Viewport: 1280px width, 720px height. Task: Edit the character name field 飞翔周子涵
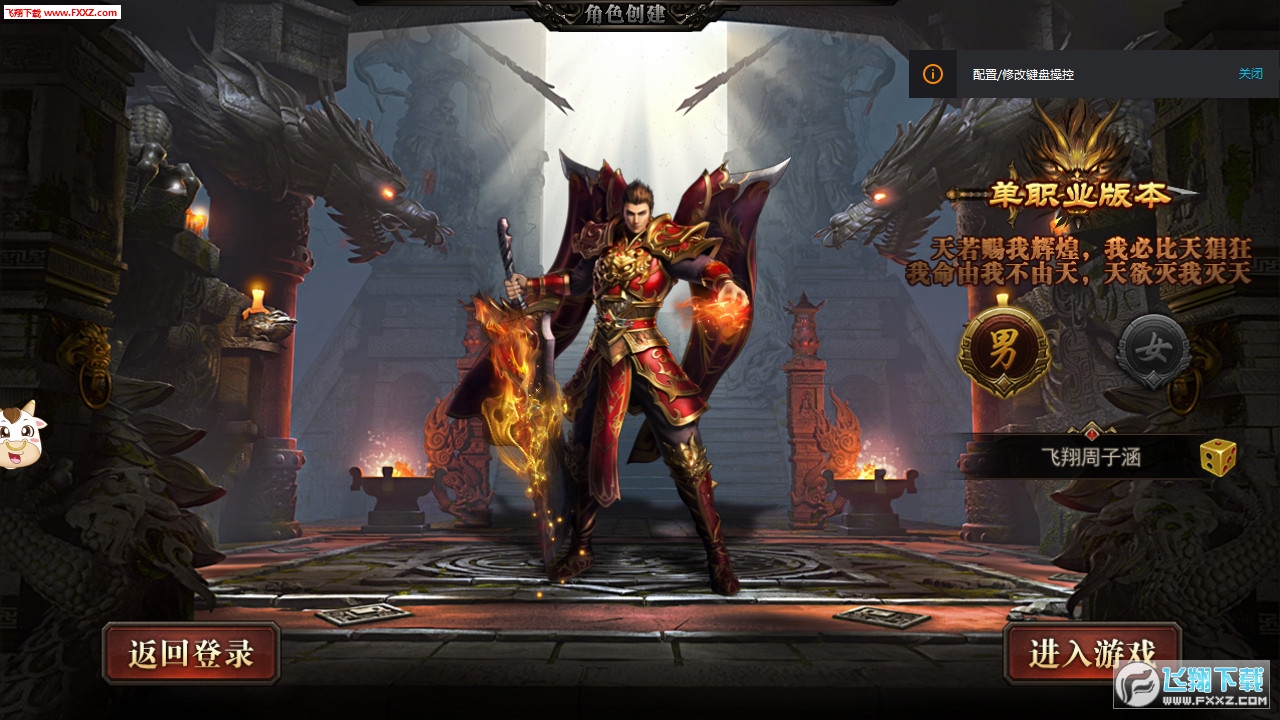tap(1090, 458)
